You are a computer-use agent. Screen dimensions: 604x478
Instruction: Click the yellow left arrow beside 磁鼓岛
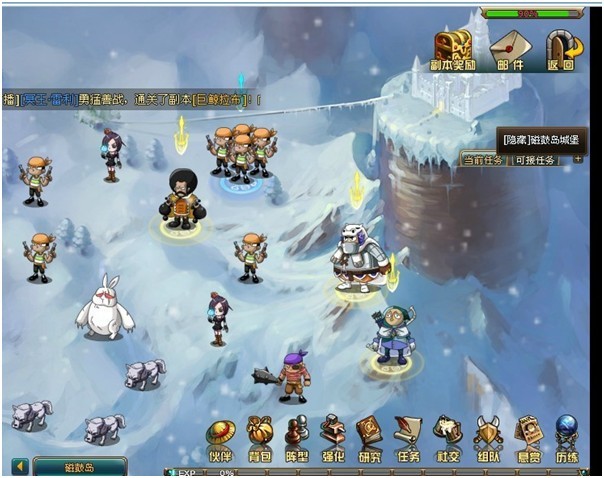(19, 466)
